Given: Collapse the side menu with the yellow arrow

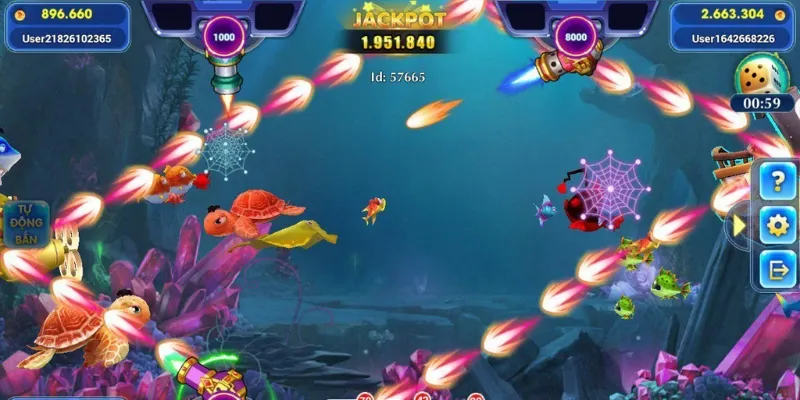Looking at the screenshot, I should [x=739, y=226].
